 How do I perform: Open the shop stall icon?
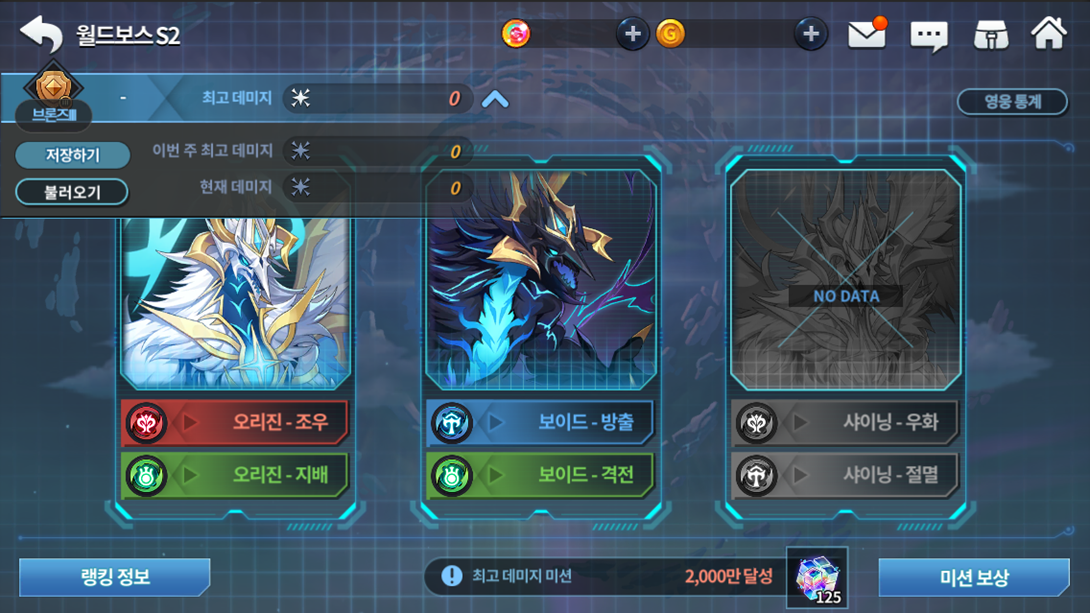[x=991, y=35]
